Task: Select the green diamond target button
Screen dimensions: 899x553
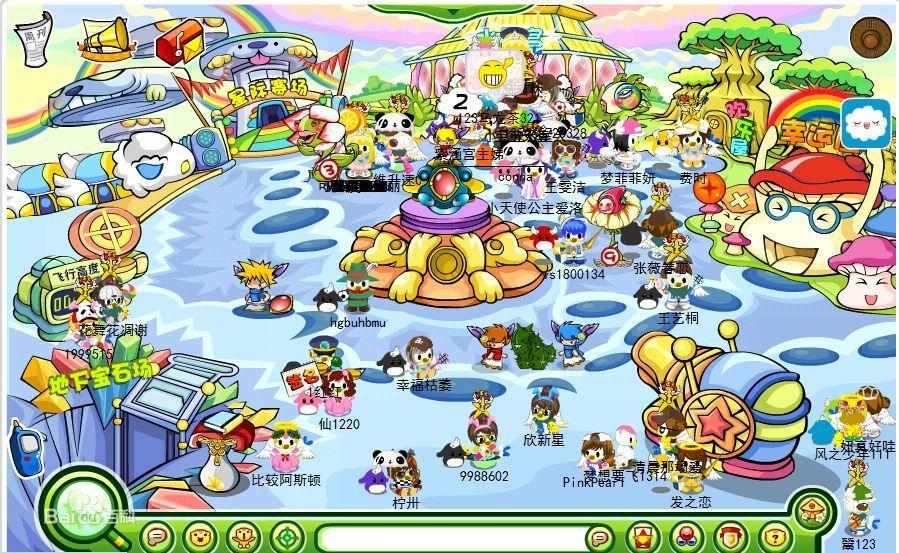Action: (x=288, y=537)
